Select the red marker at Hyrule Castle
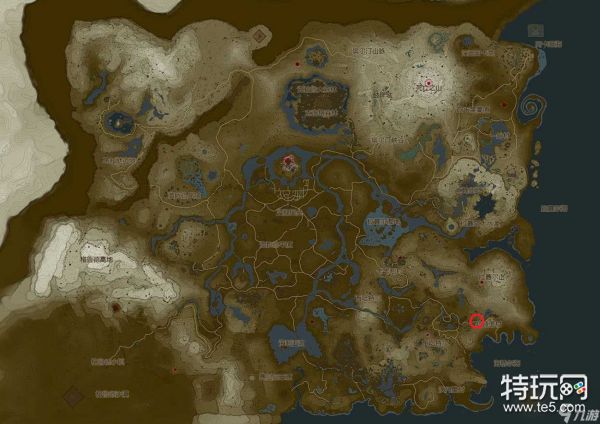 pyautogui.click(x=289, y=160)
